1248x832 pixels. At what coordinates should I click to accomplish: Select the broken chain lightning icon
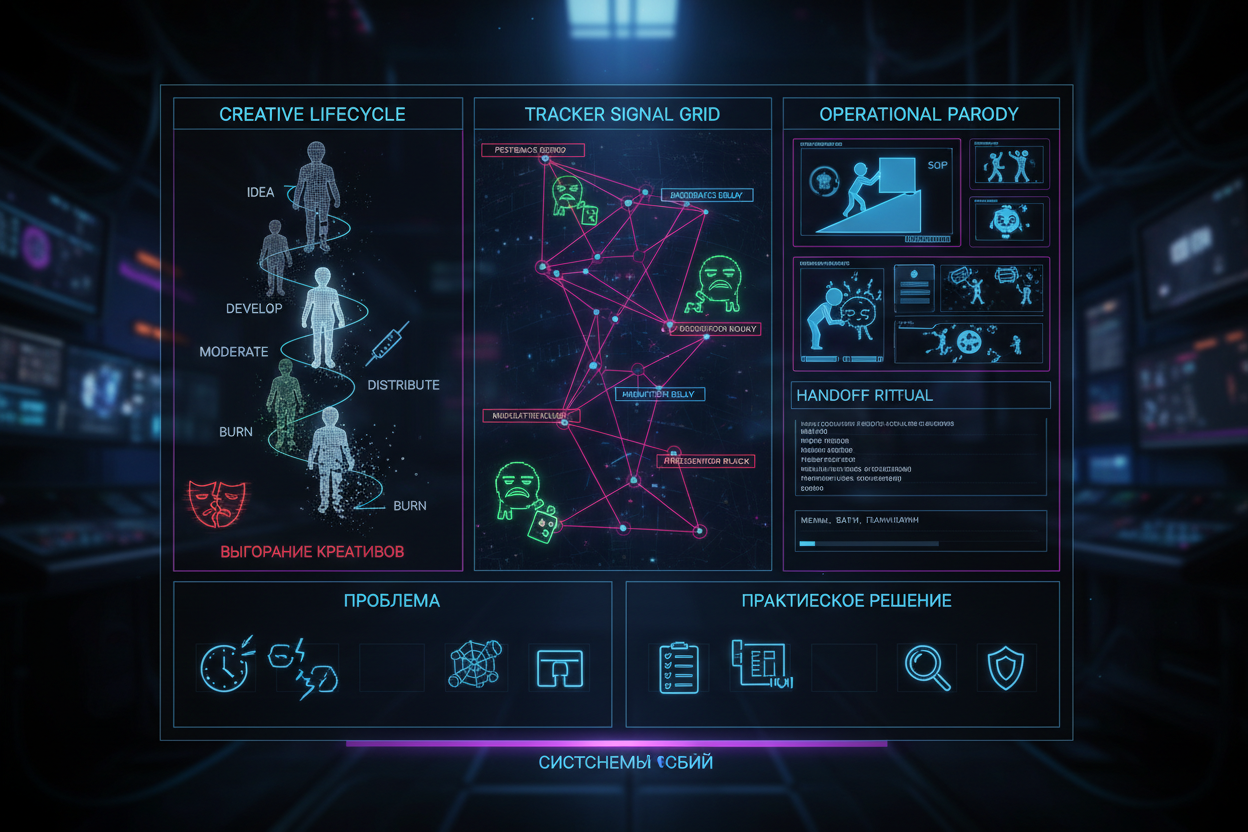(x=304, y=667)
